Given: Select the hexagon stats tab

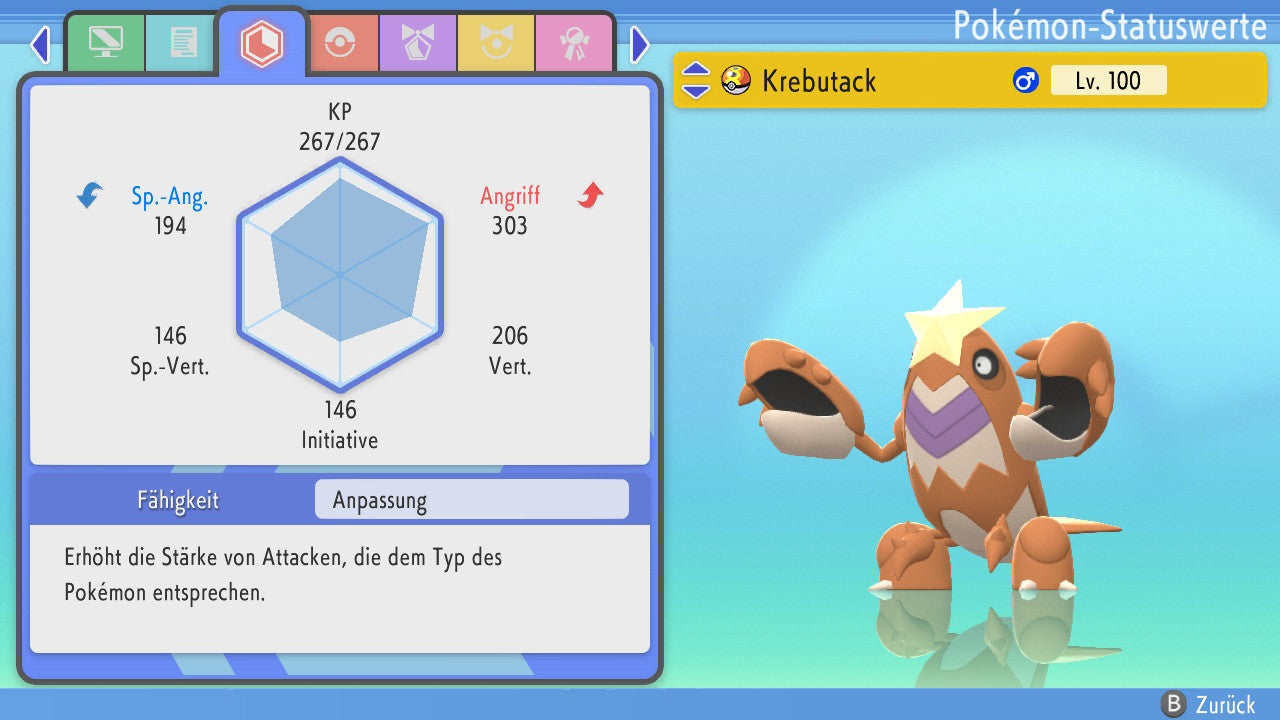Looking at the screenshot, I should point(261,43).
